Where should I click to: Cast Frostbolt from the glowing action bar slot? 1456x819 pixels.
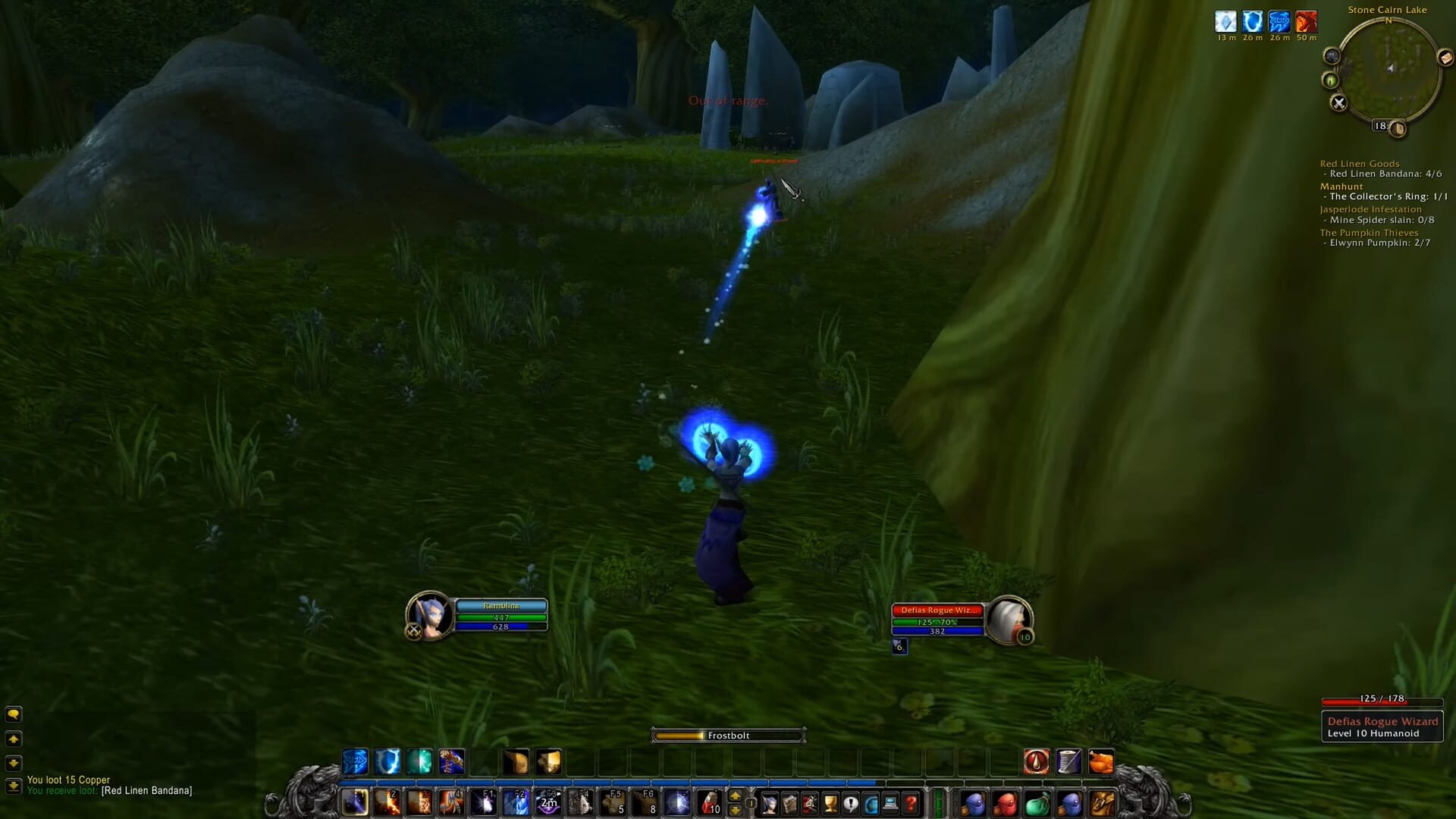(355, 802)
